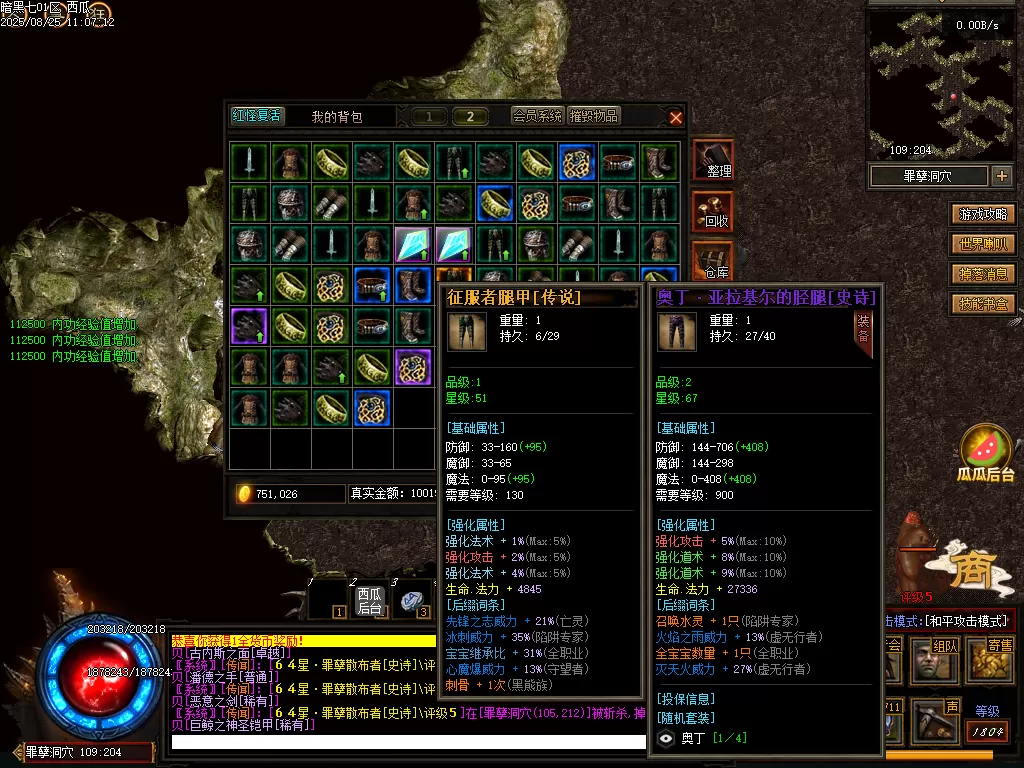Switch to backpack page 1
Viewport: 1024px width, 768px height.
[x=429, y=117]
